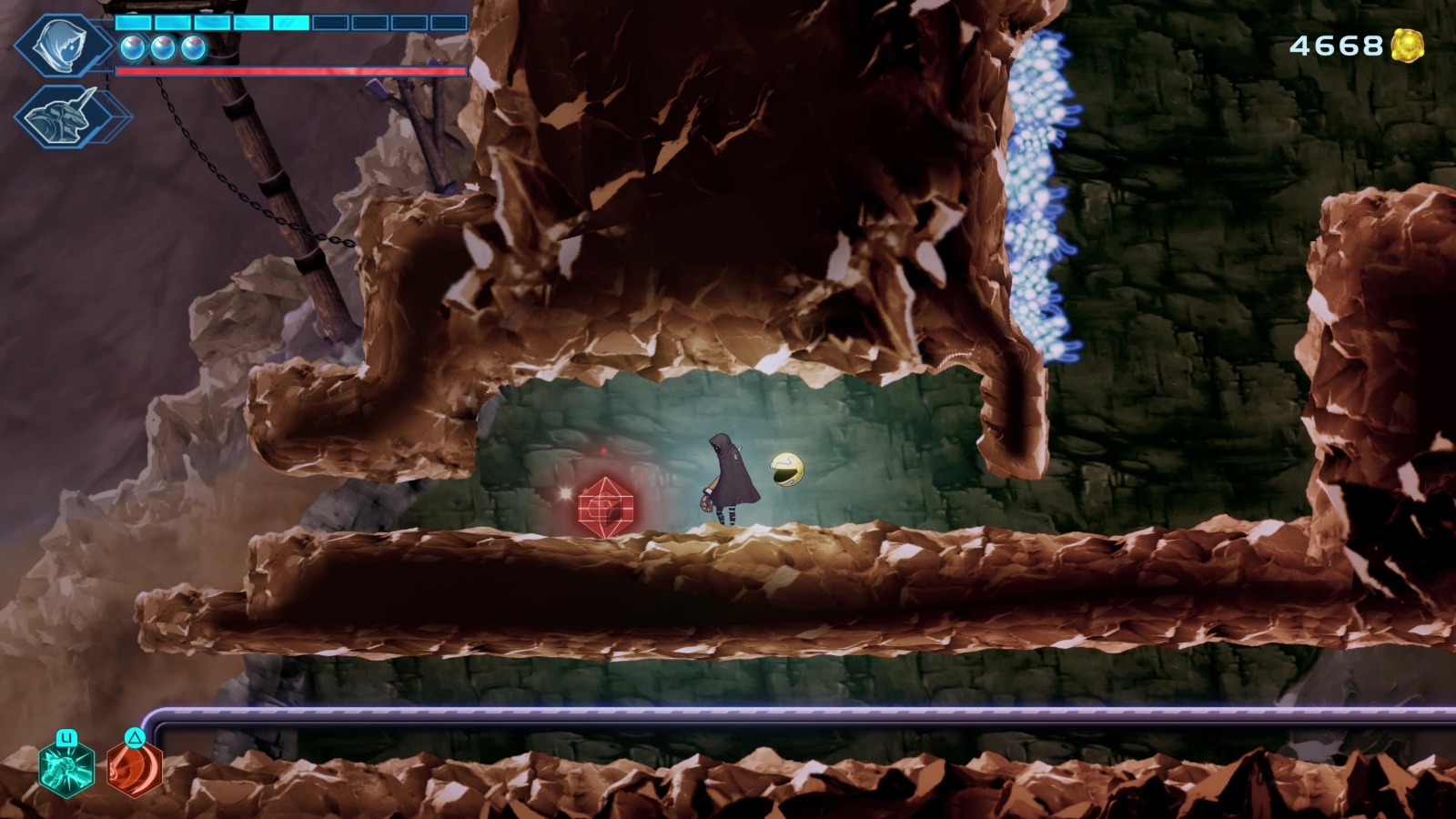Click the hooded player character
Image resolution: width=1456 pixels, height=819 pixels.
733,474
